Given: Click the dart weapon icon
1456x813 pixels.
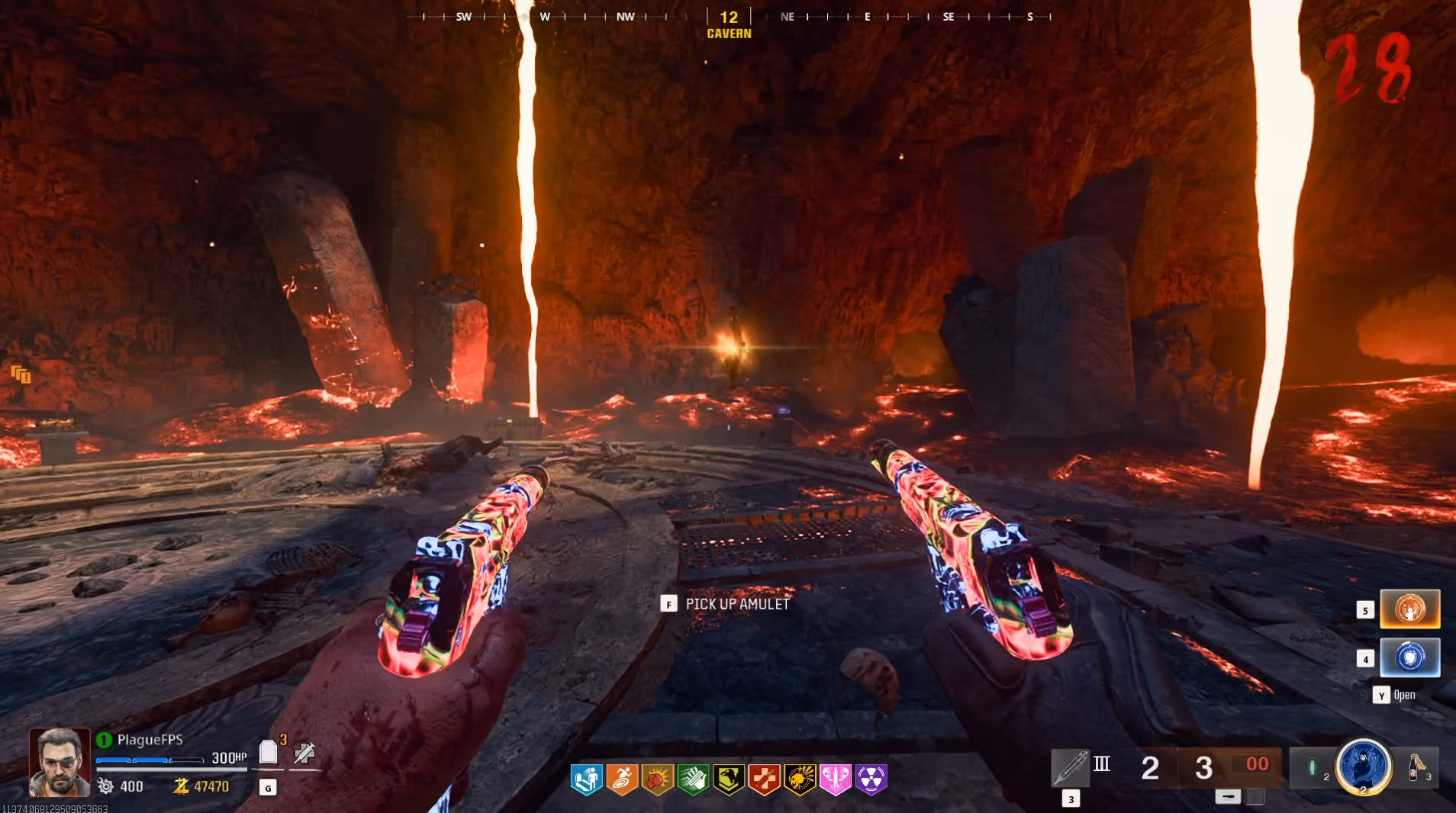Looking at the screenshot, I should (x=1070, y=766).
